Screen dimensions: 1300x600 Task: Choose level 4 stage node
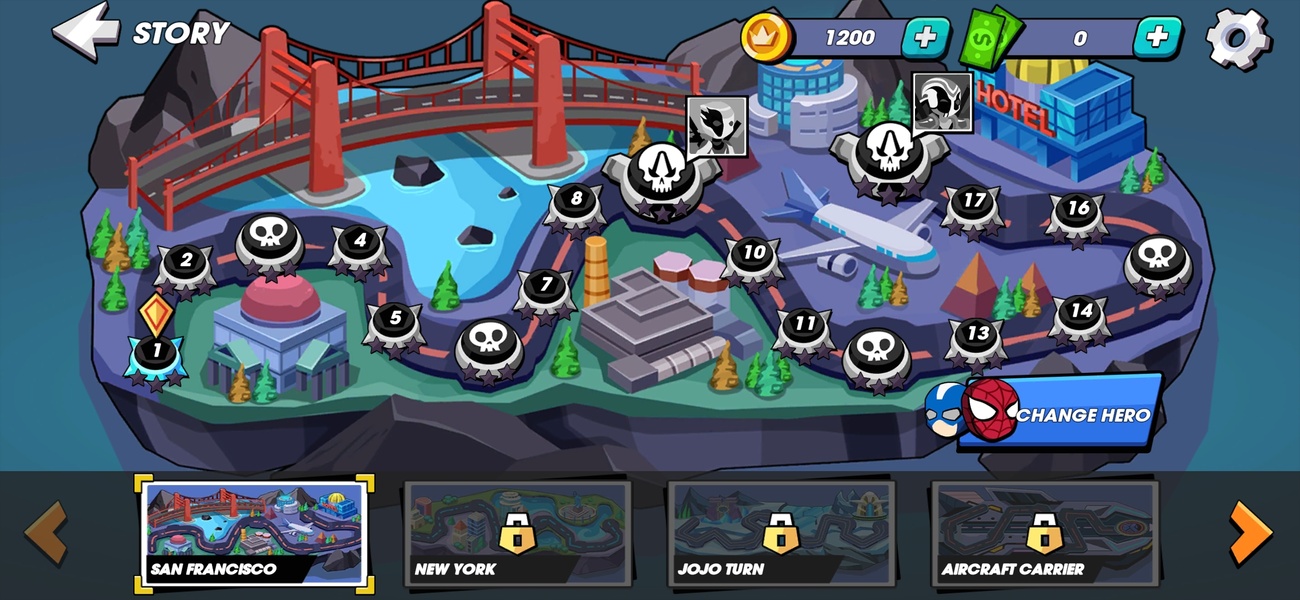(x=360, y=242)
